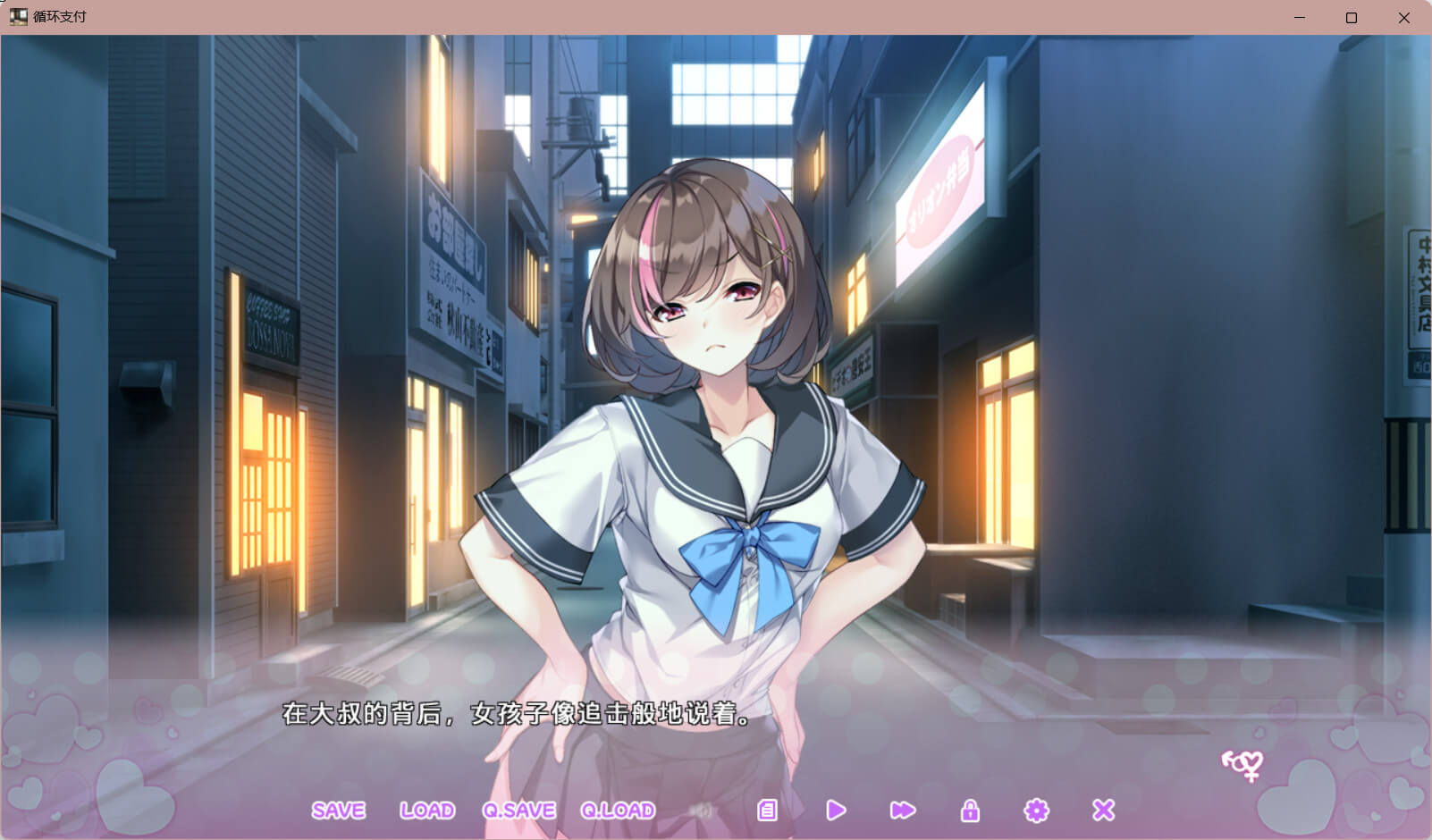Maximize the game window
1432x840 pixels.
[x=1352, y=17]
